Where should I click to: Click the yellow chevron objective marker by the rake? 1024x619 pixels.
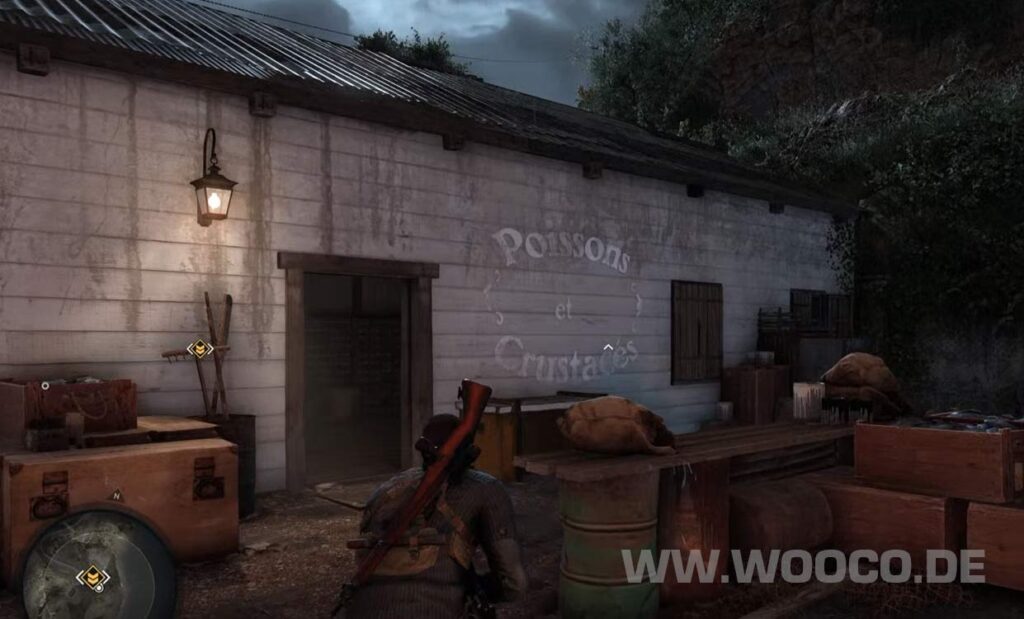pos(200,349)
